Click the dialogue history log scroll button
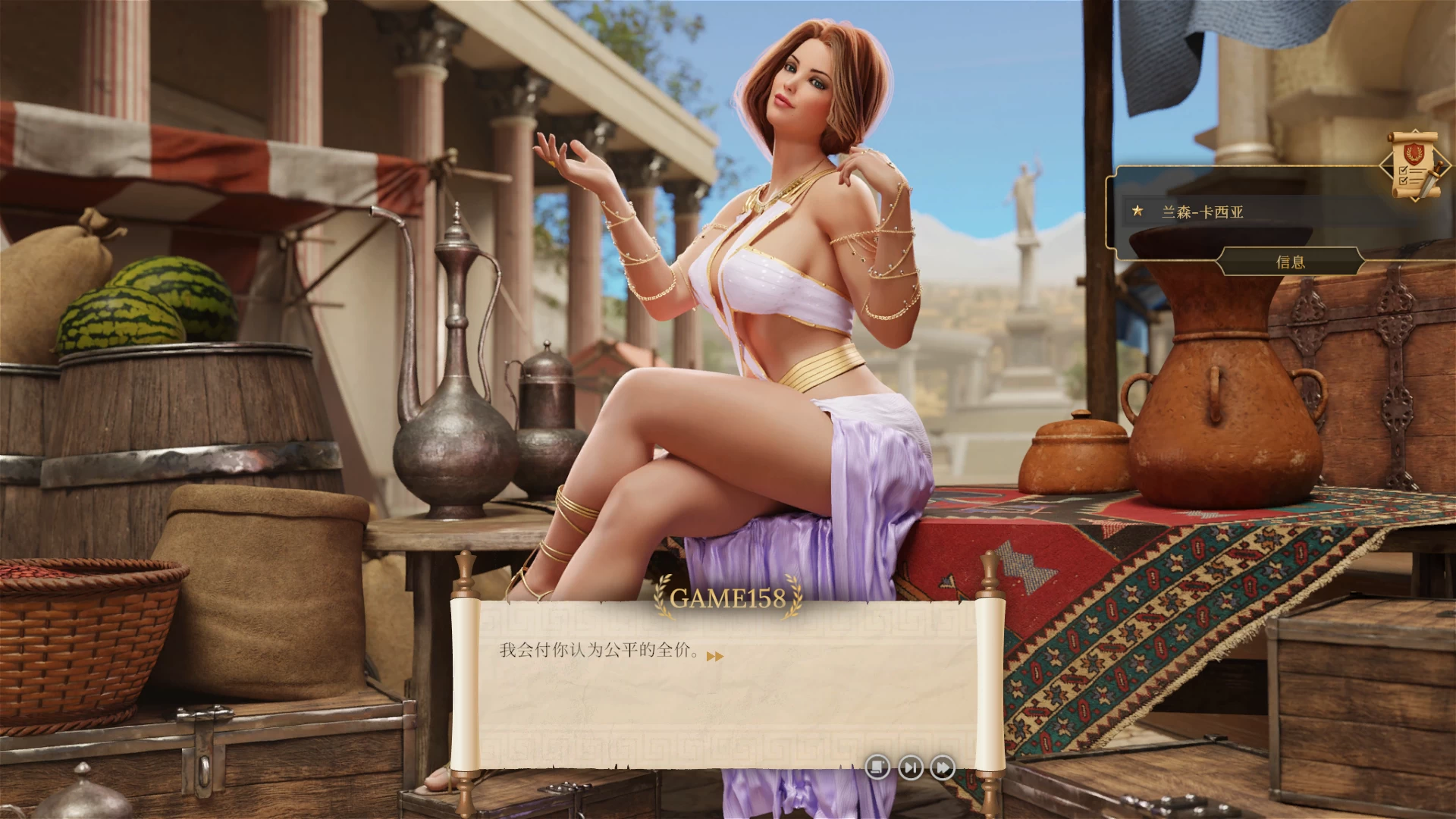Image resolution: width=1456 pixels, height=819 pixels. [878, 768]
